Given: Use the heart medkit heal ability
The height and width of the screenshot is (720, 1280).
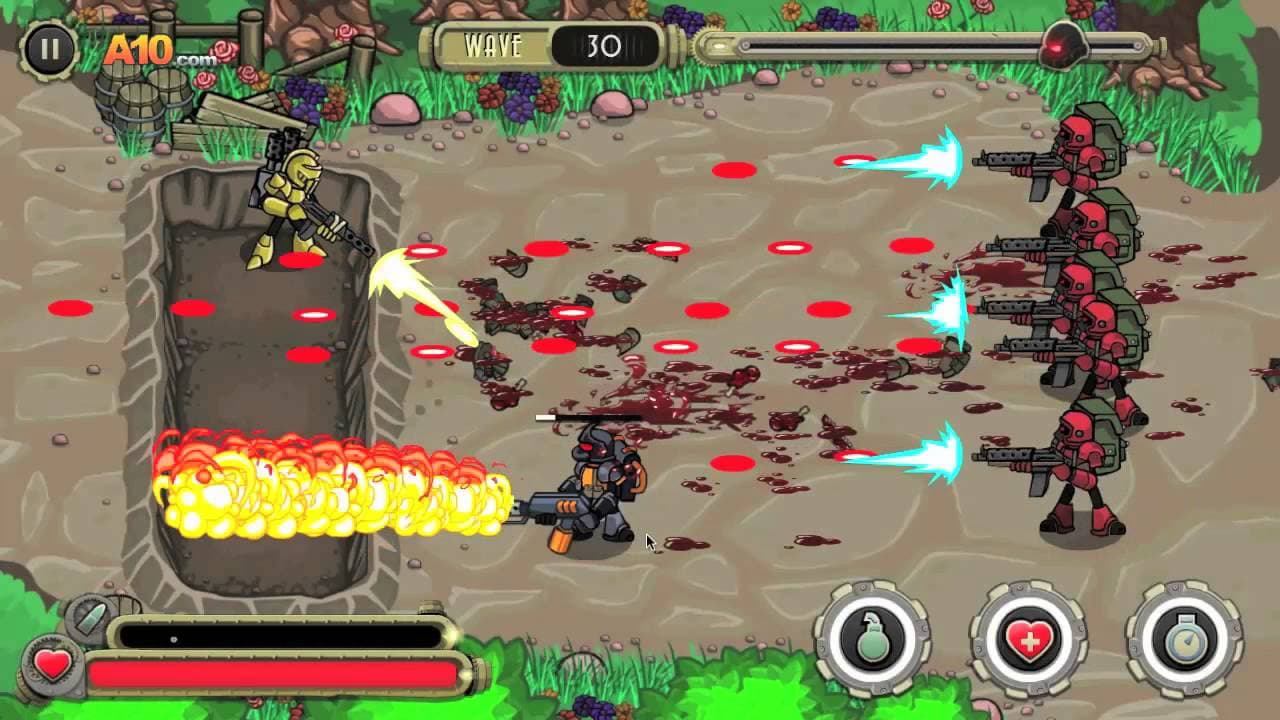Looking at the screenshot, I should (x=1028, y=639).
